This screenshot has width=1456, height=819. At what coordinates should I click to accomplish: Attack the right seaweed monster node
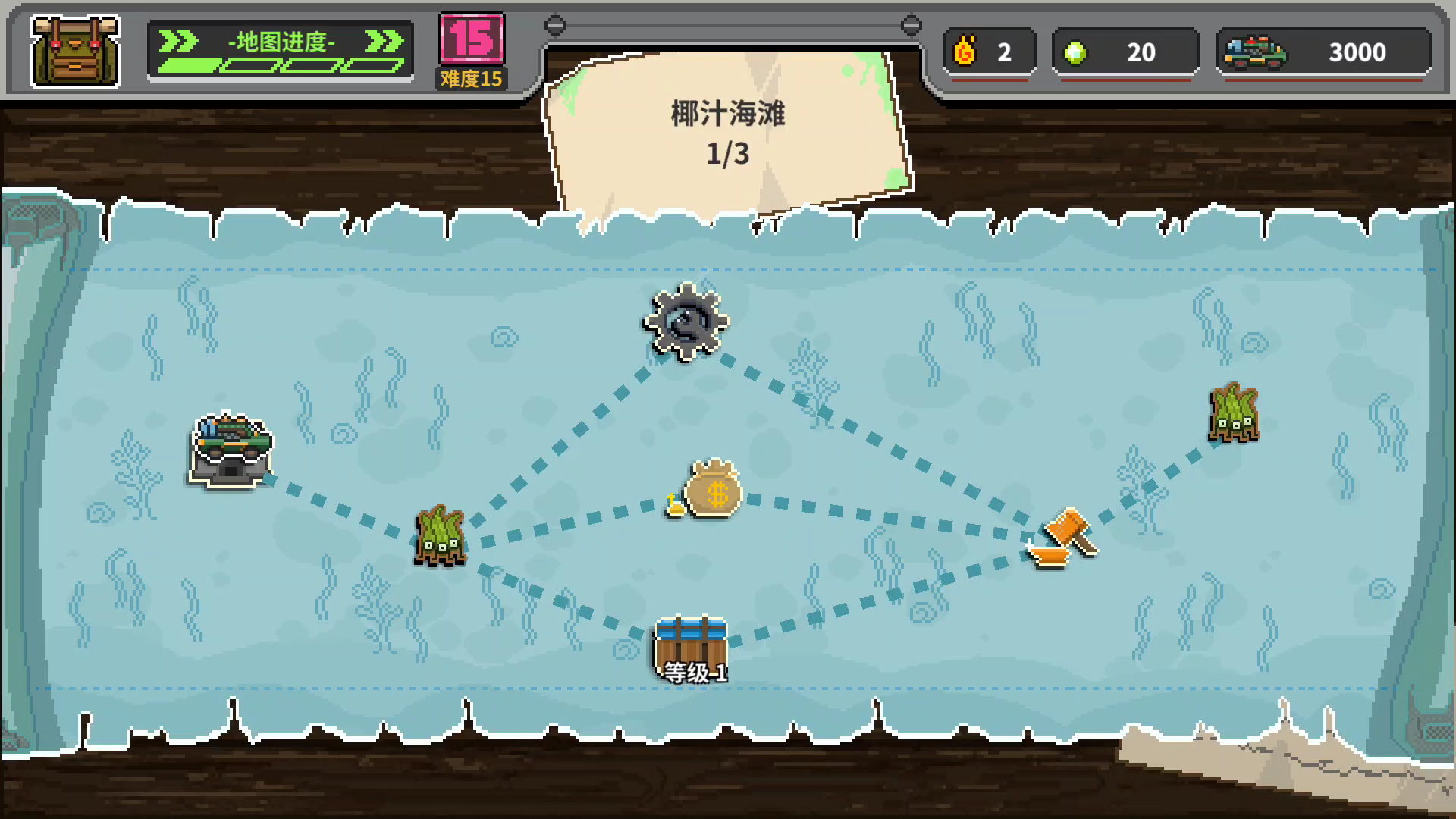coord(1234,413)
